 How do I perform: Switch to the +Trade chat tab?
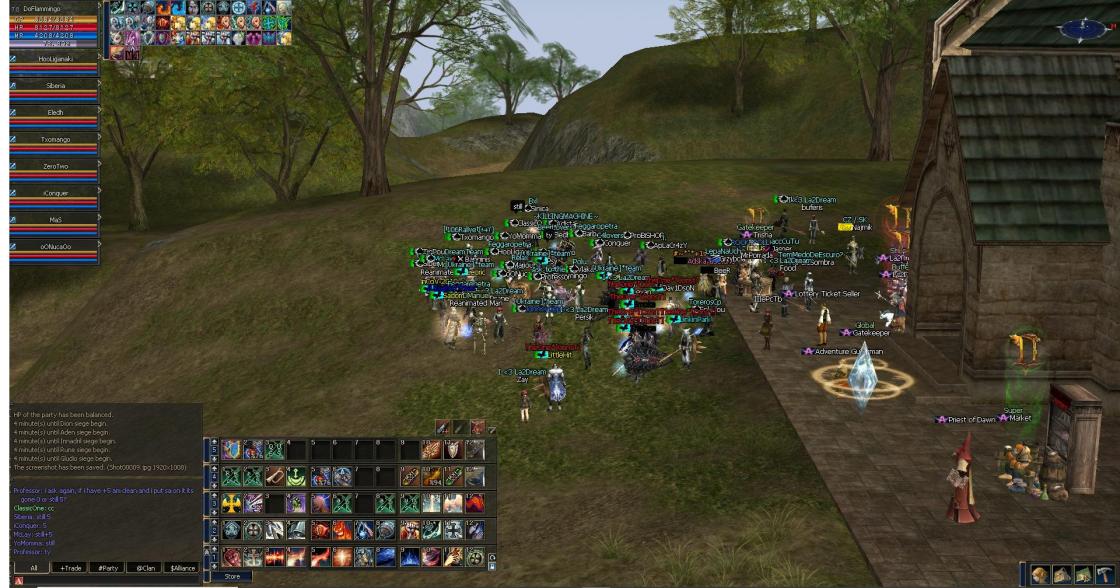[71, 568]
